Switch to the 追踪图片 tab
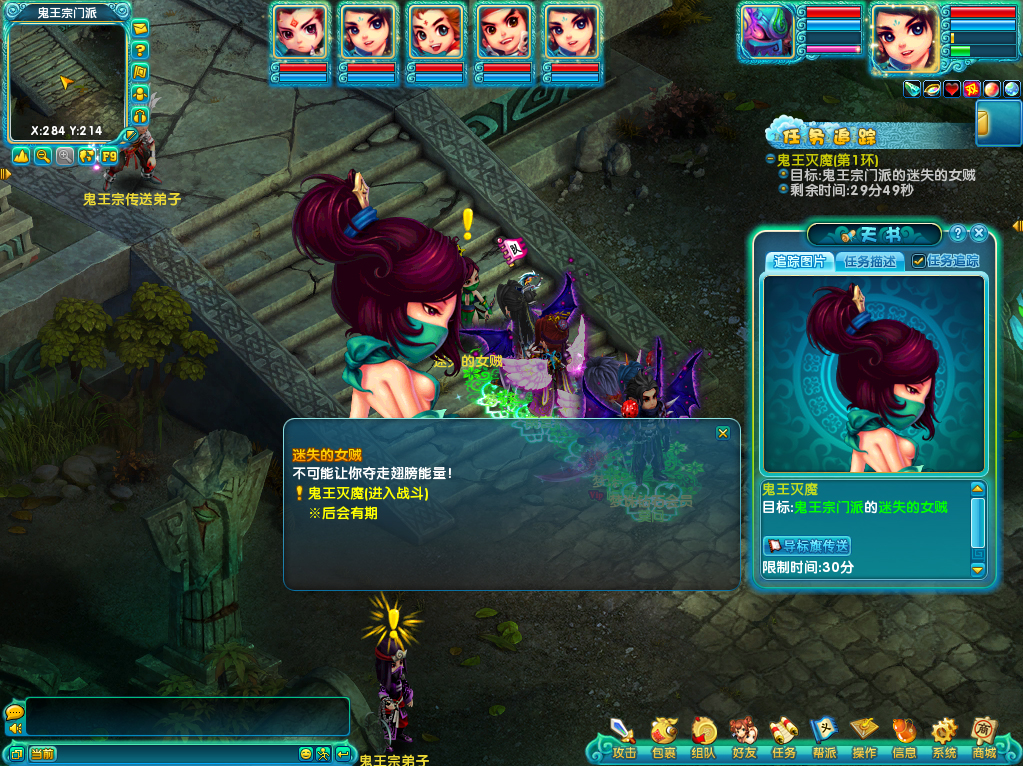Viewport: 1023px width, 767px height. tap(800, 261)
